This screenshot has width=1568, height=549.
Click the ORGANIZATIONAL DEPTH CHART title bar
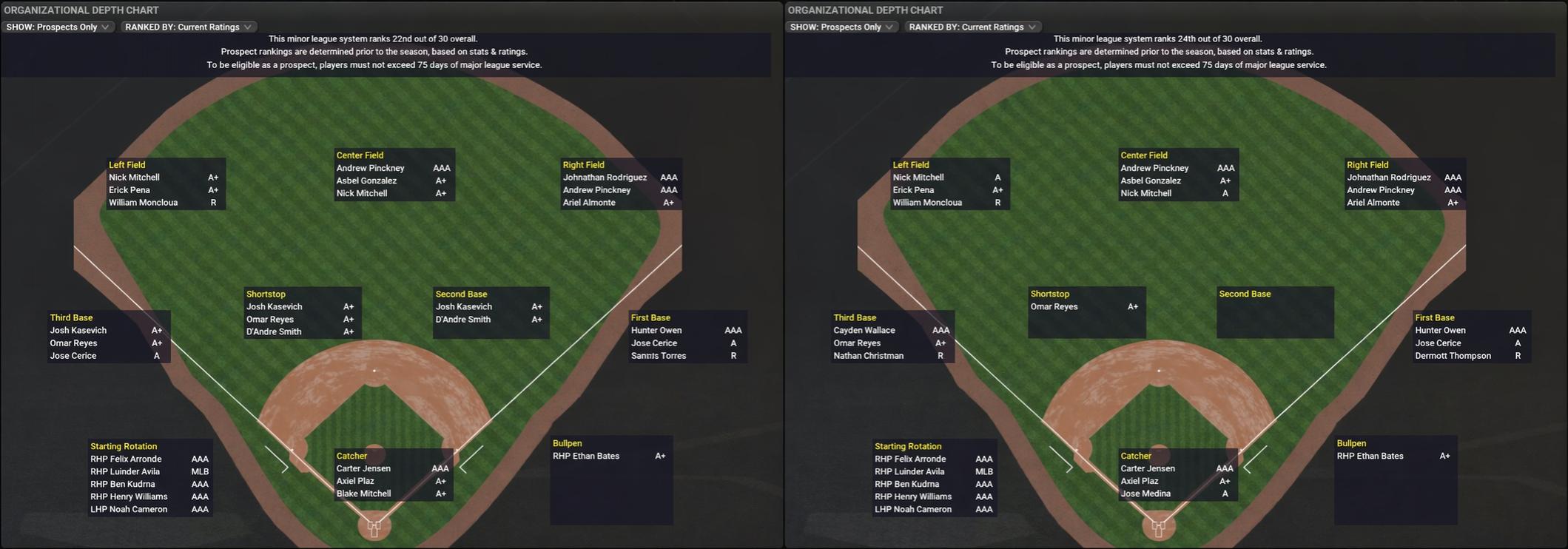coord(81,10)
